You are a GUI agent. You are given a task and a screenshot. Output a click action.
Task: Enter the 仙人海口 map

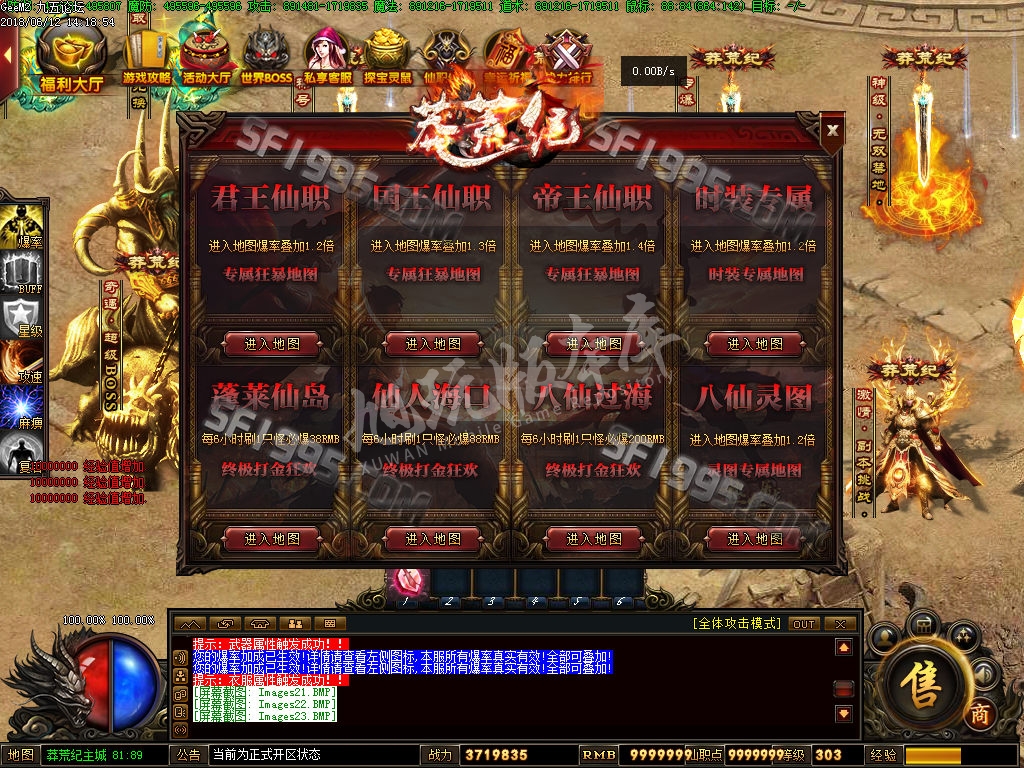[433, 539]
